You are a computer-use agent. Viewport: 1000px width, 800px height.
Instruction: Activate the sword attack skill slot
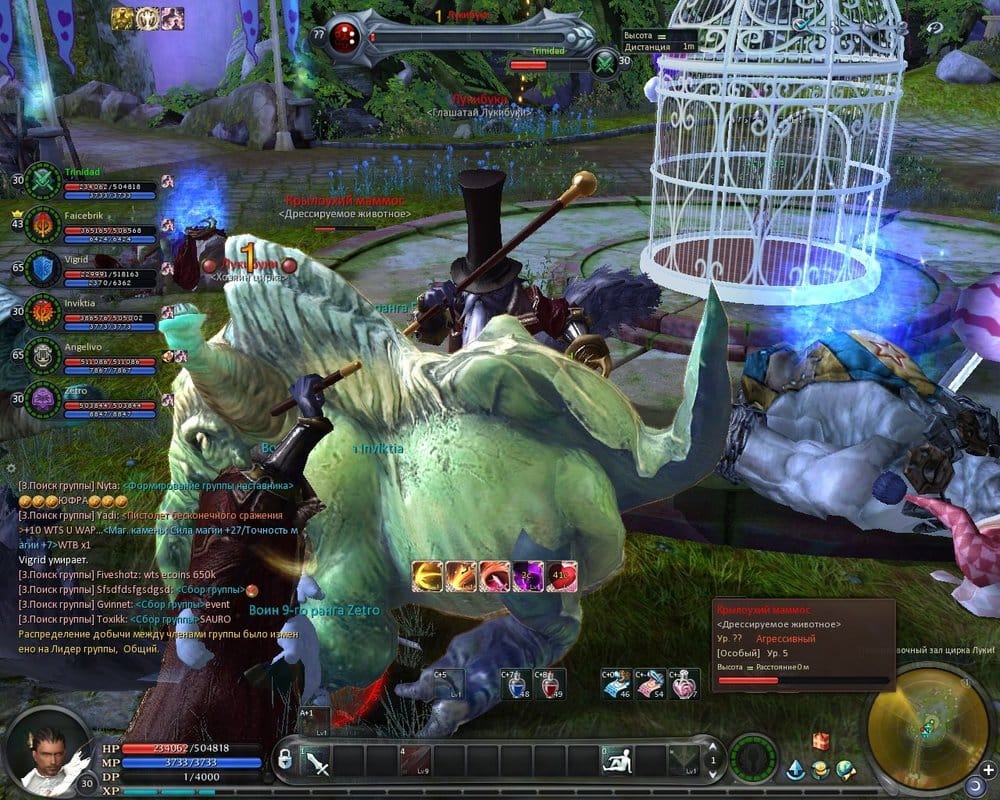pos(317,763)
